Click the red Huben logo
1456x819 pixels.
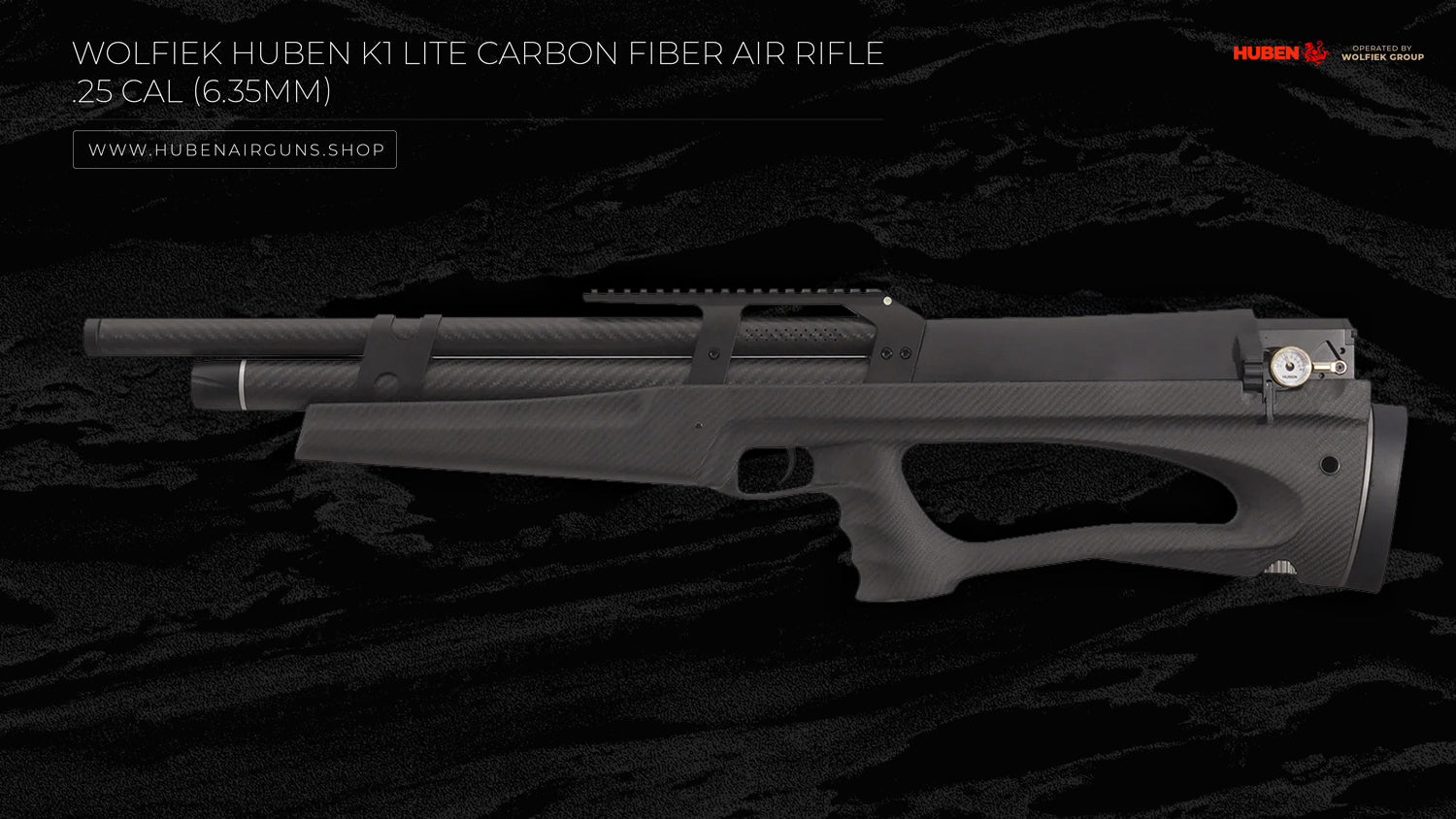(1279, 52)
